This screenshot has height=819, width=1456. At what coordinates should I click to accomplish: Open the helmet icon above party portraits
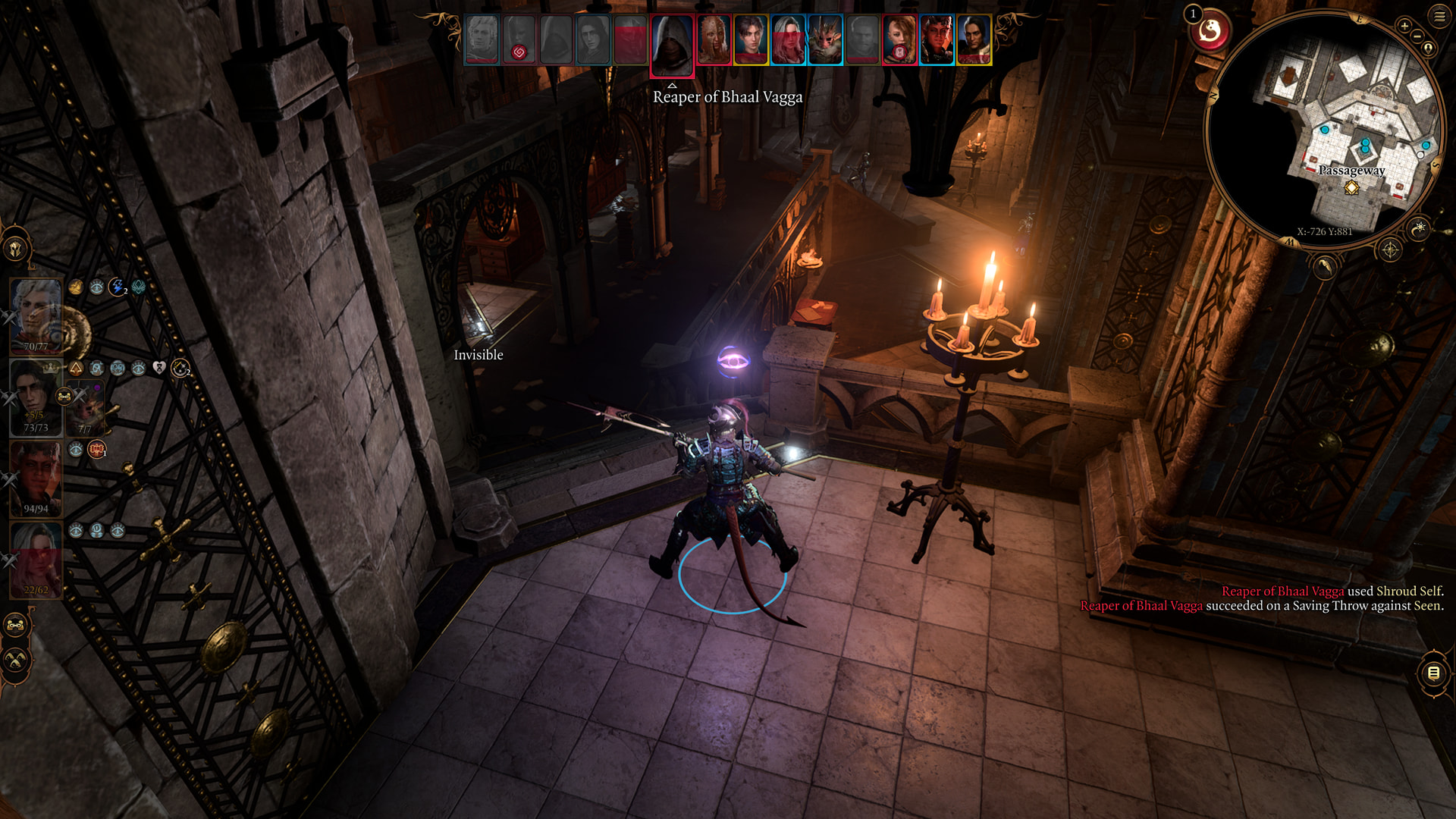[16, 249]
